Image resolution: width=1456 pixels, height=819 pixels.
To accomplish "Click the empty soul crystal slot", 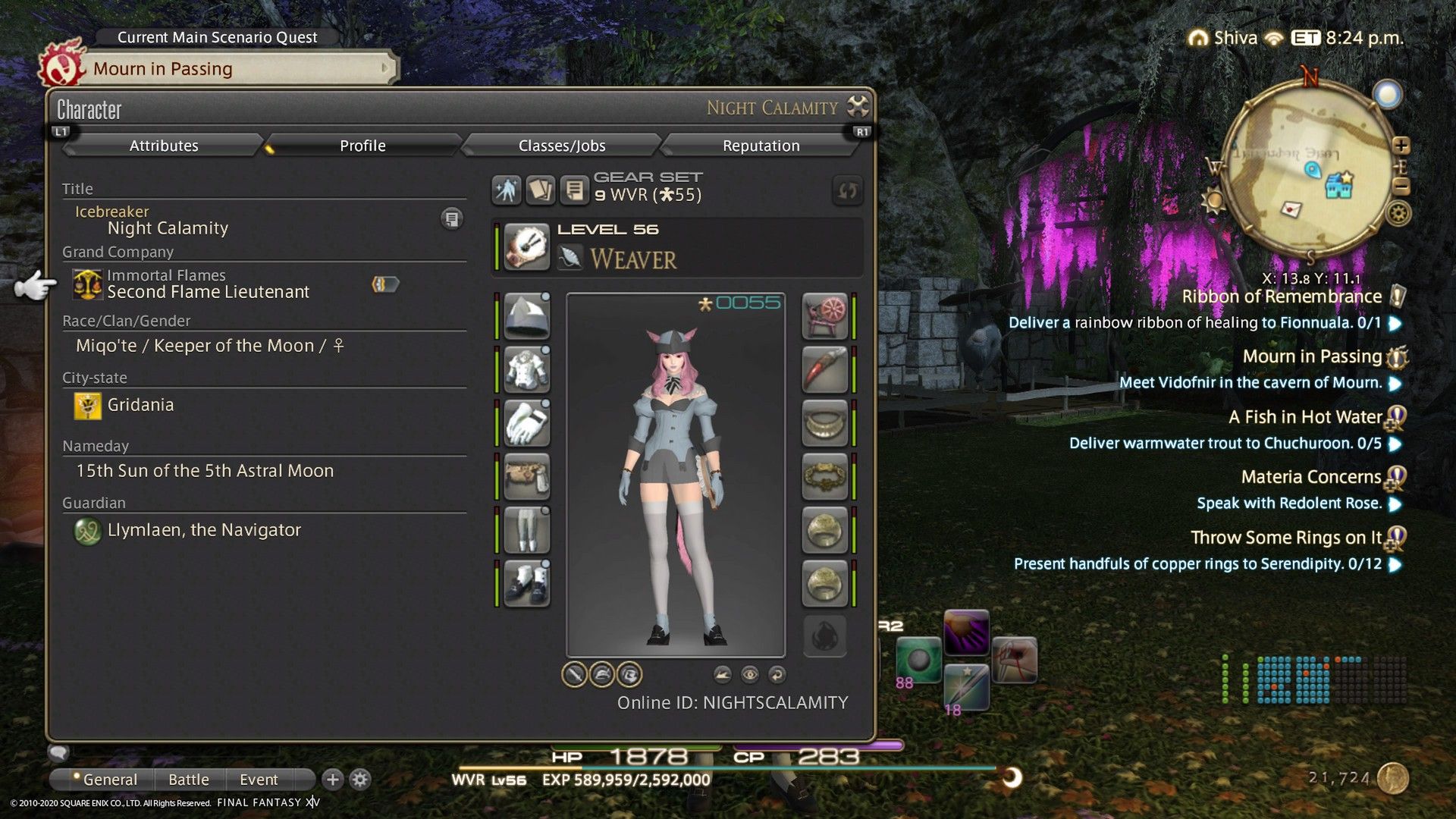I will click(825, 636).
